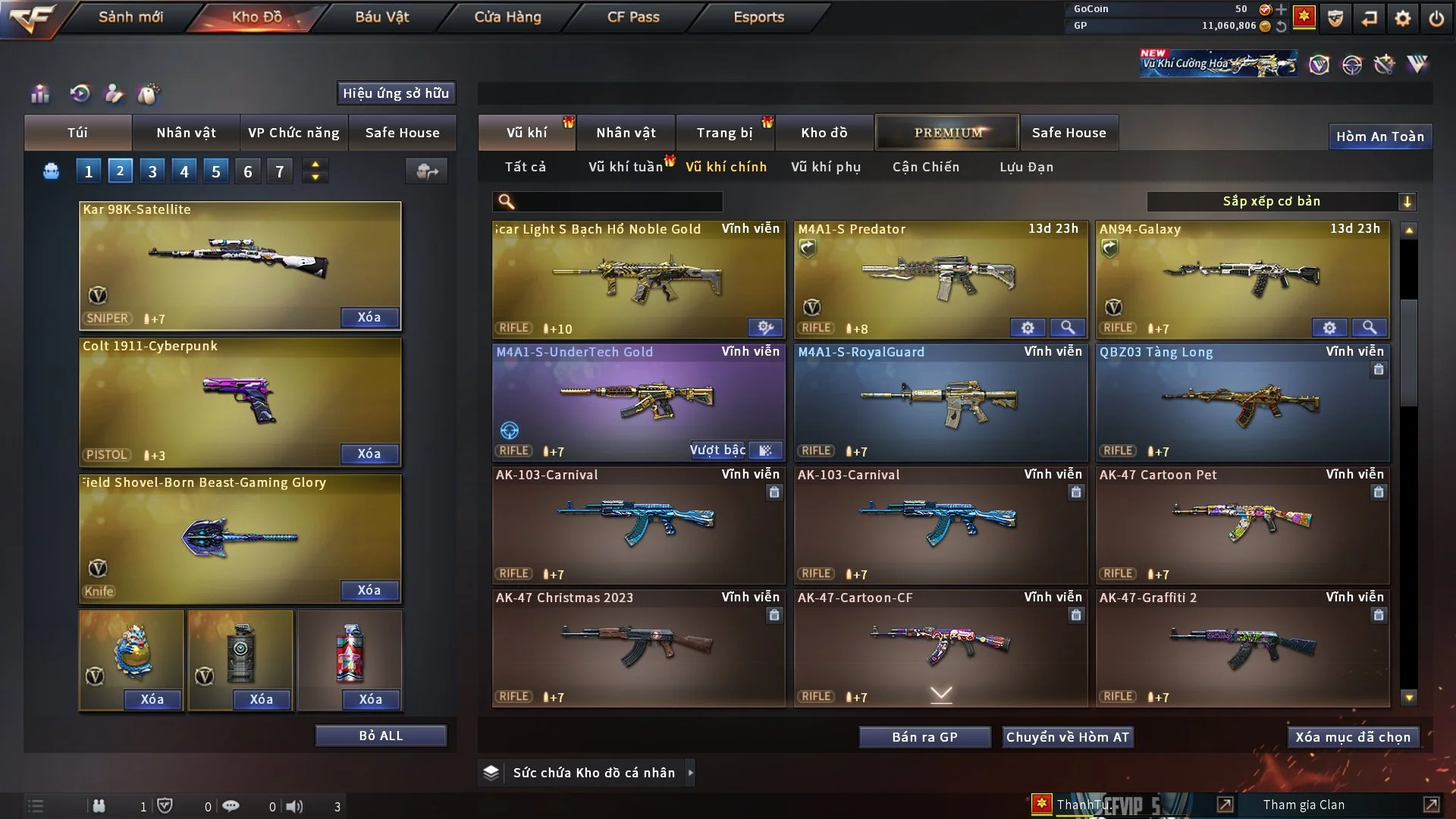Go to the Báu Vật menu
1456x819 pixels.
(381, 17)
